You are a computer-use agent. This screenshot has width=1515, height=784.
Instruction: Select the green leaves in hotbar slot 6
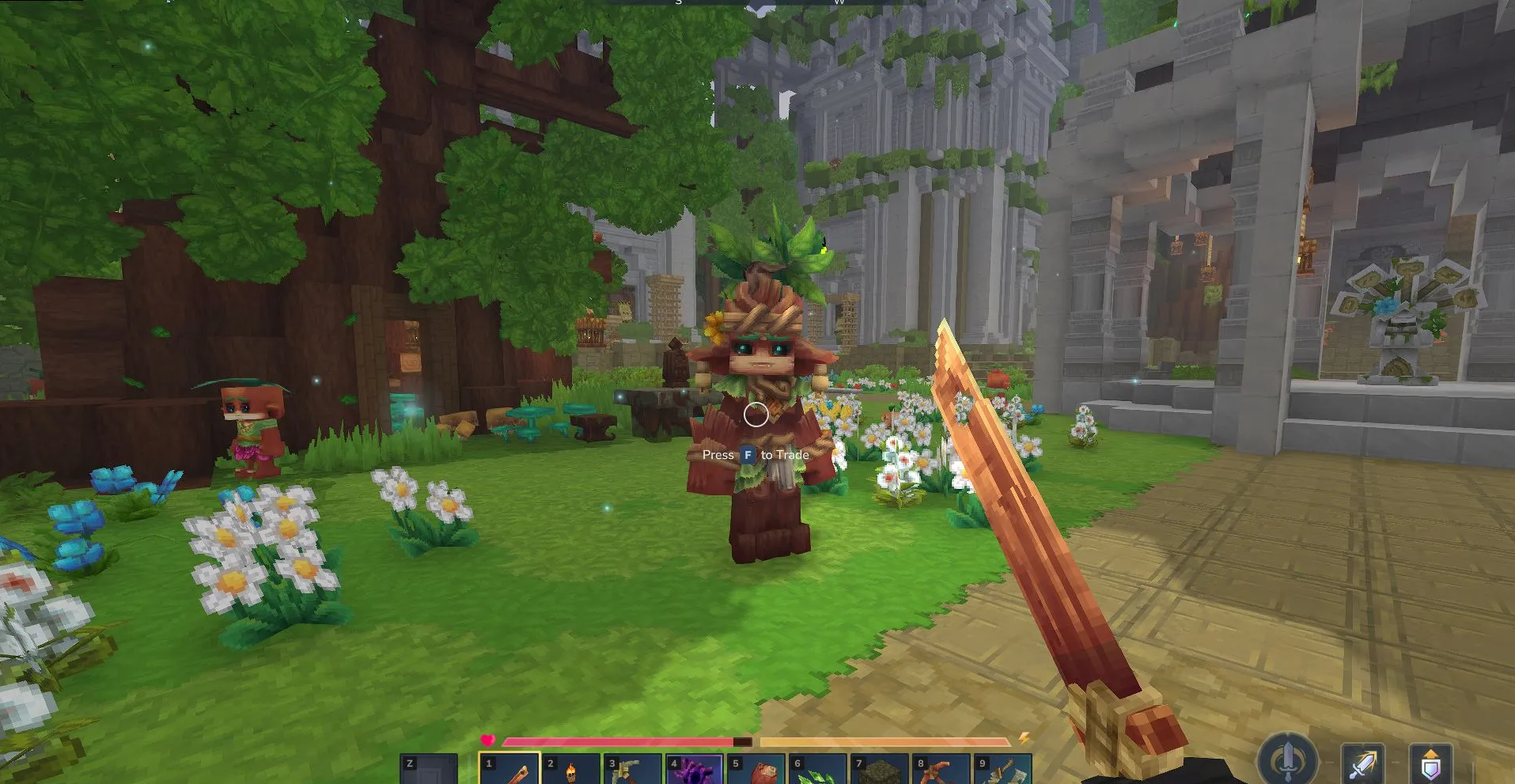[x=818, y=769]
